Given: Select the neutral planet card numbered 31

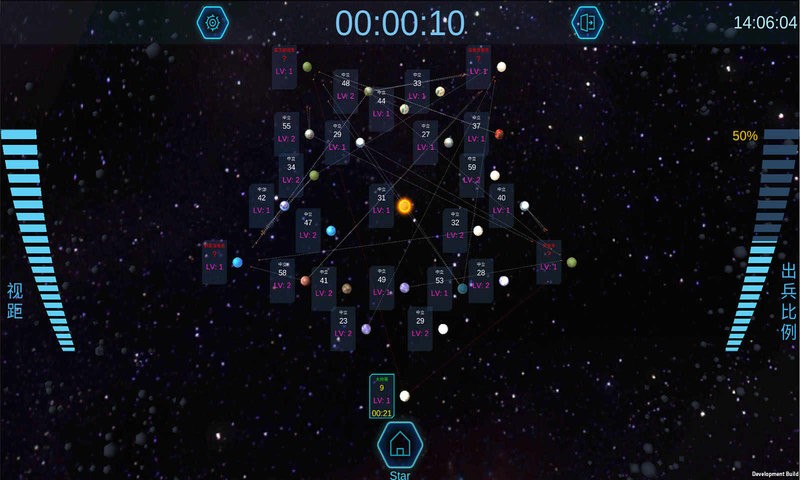Looking at the screenshot, I should 381,205.
